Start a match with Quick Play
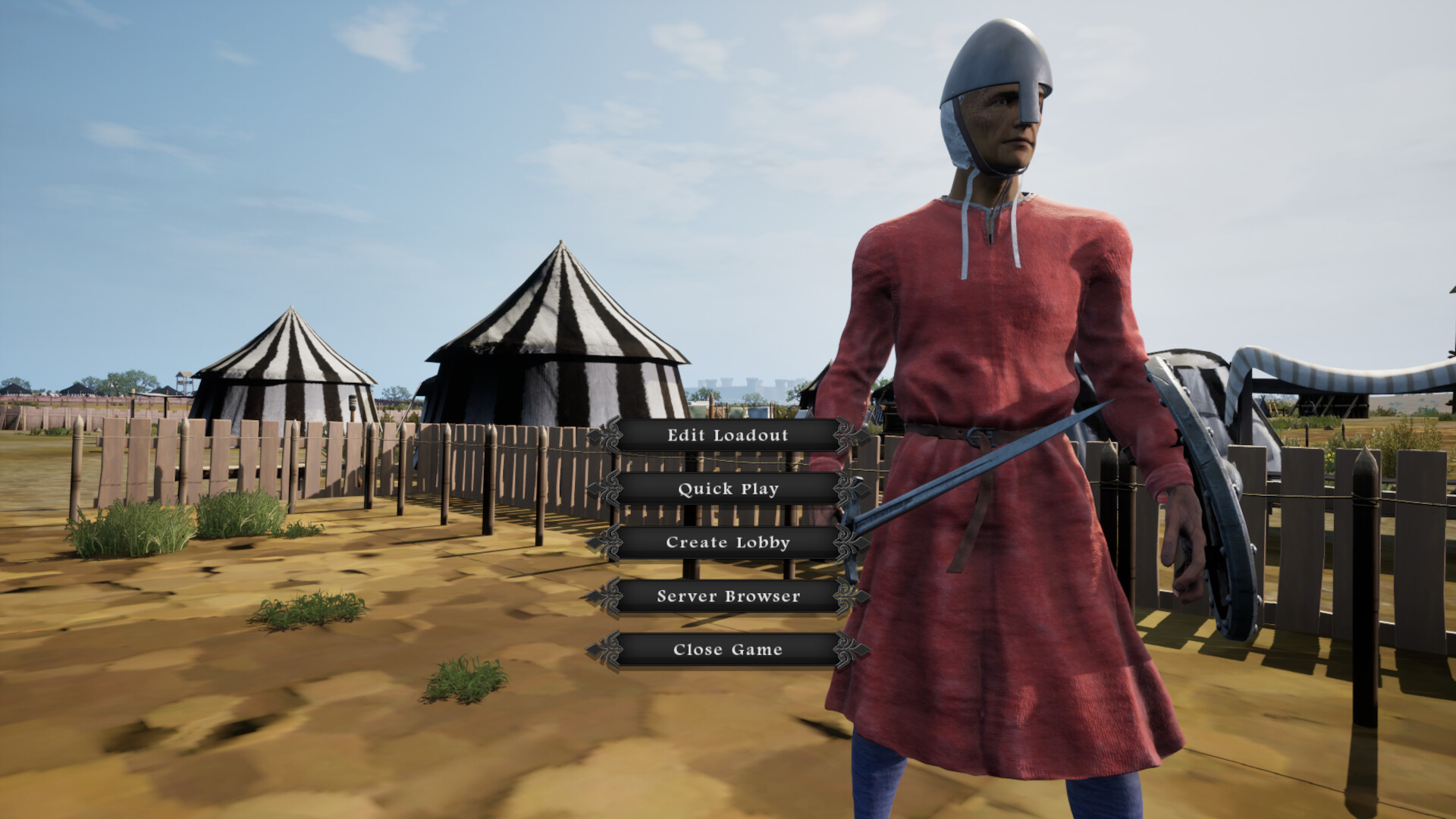Screen dimensions: 1456x819 (726, 490)
